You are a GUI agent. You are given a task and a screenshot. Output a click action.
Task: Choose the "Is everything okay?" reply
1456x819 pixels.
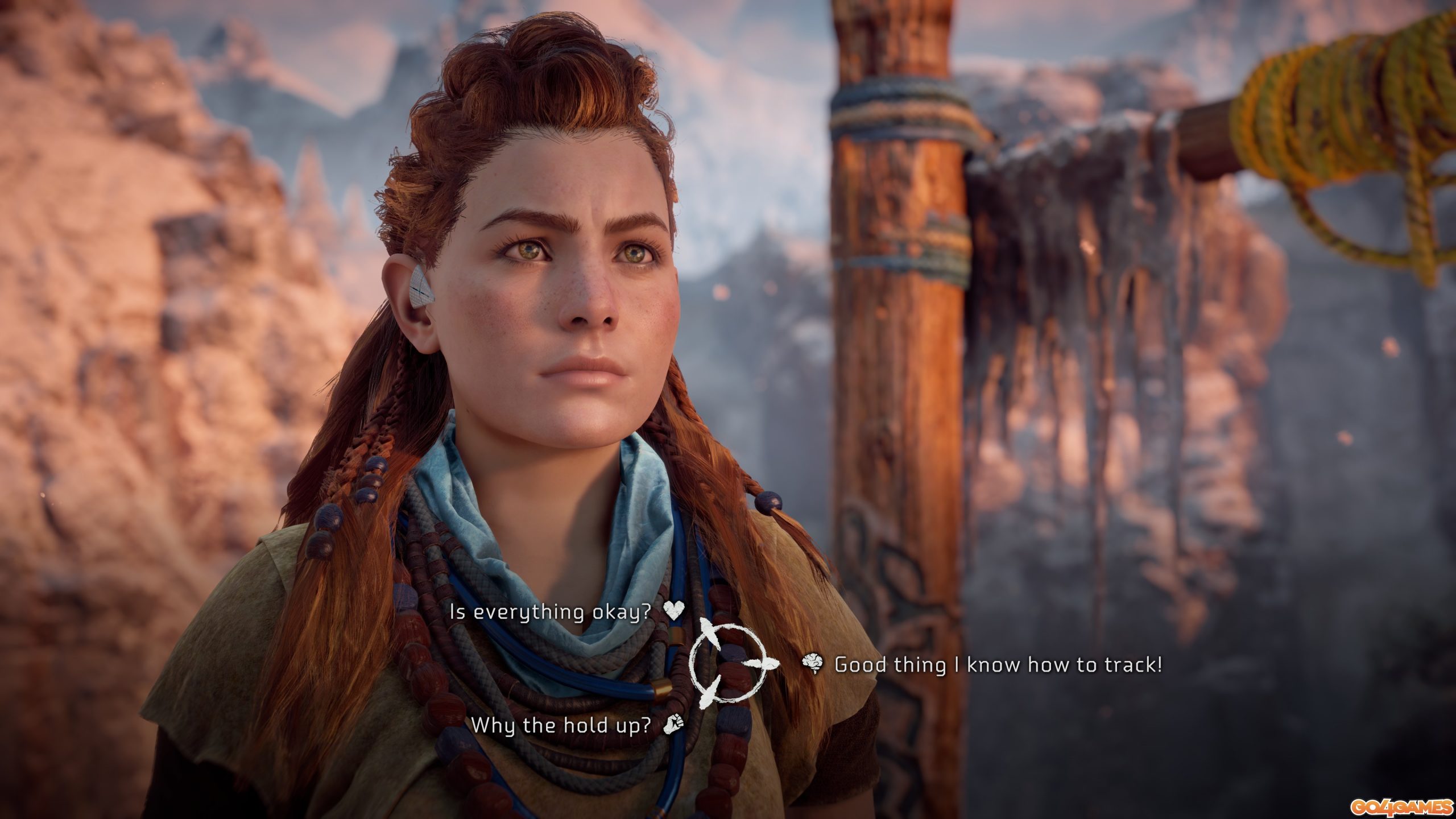[x=556, y=612]
